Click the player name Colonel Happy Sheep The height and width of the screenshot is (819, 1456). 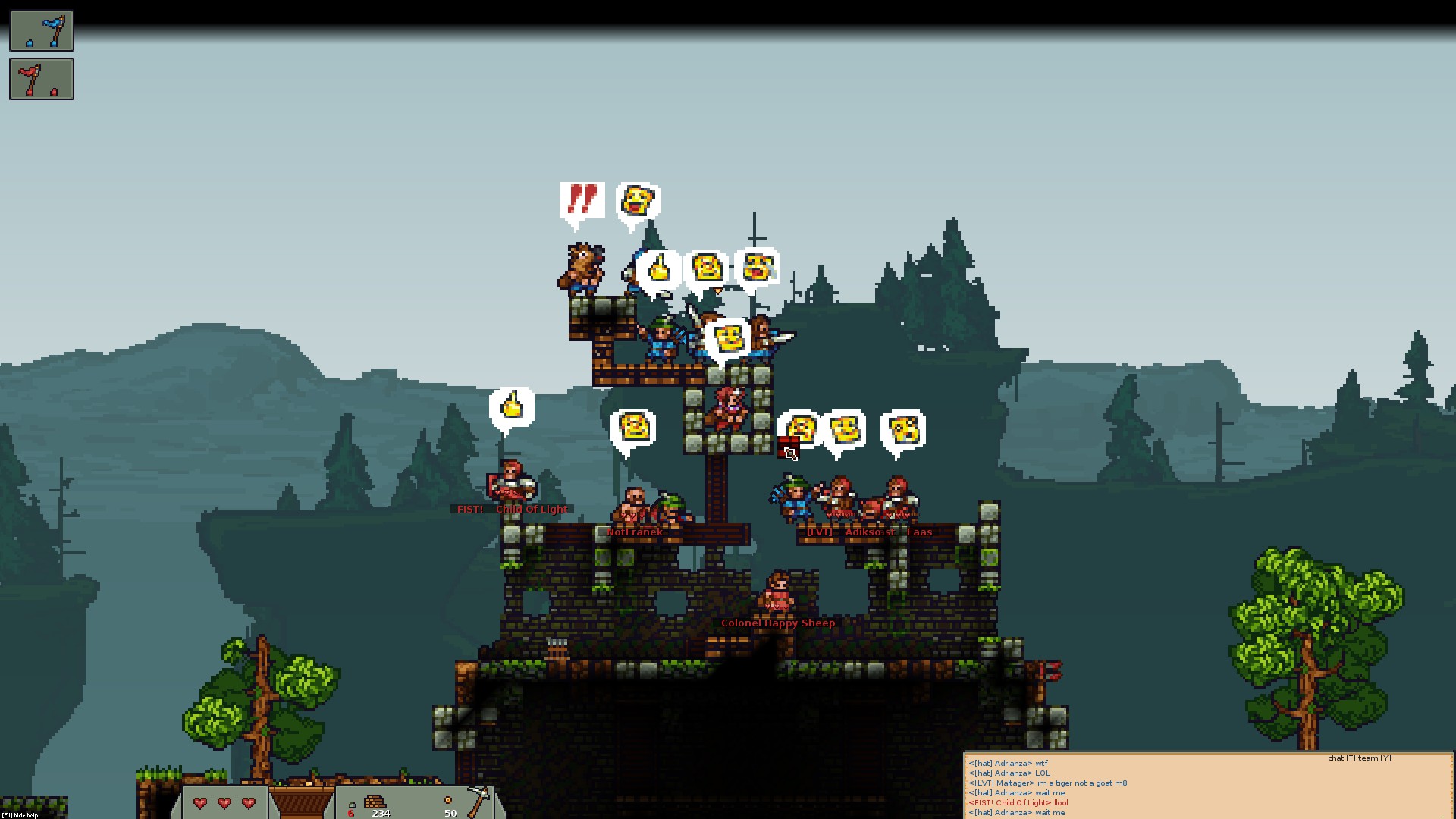778,623
